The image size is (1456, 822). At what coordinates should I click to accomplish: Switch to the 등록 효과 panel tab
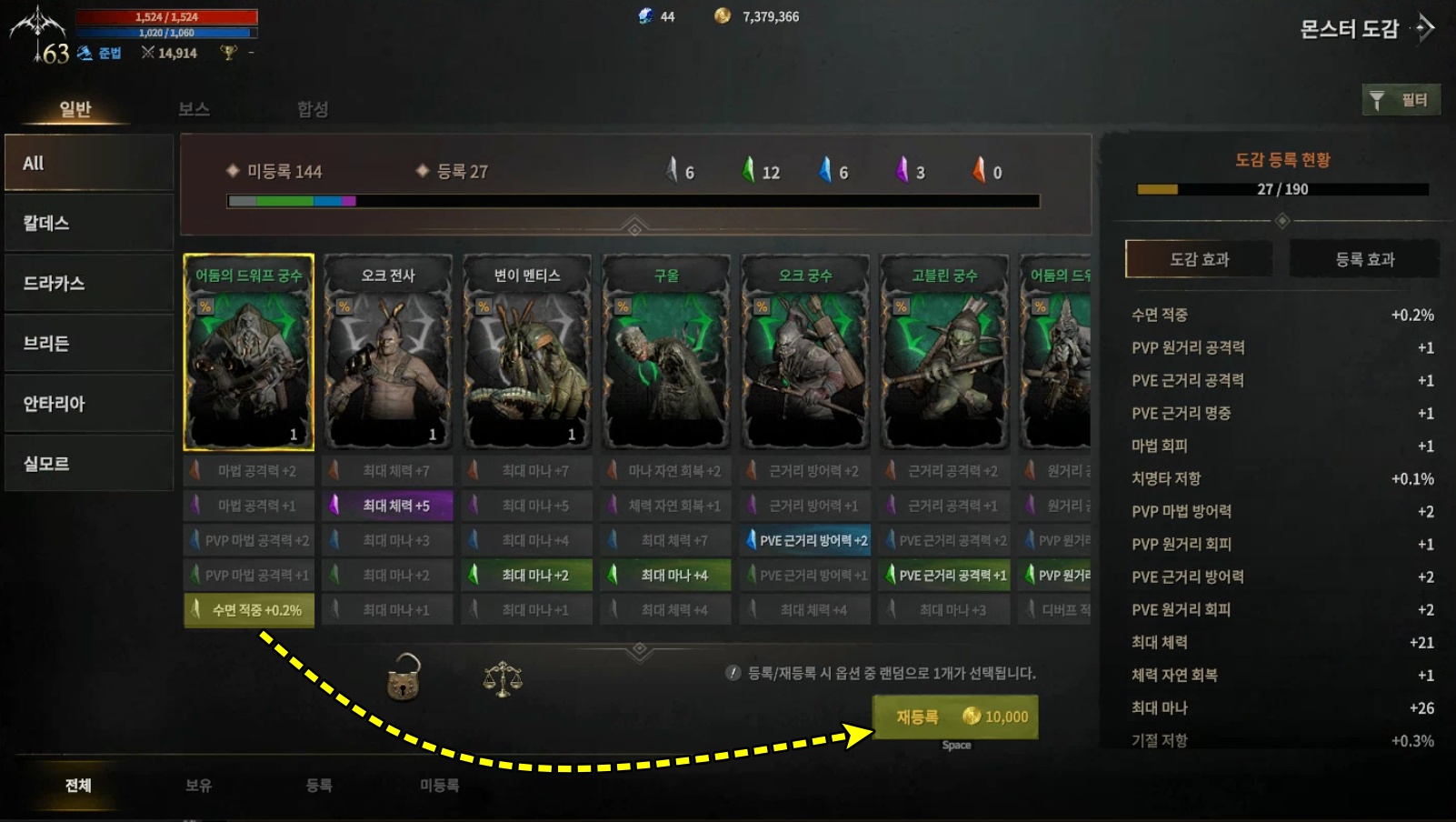[1362, 258]
